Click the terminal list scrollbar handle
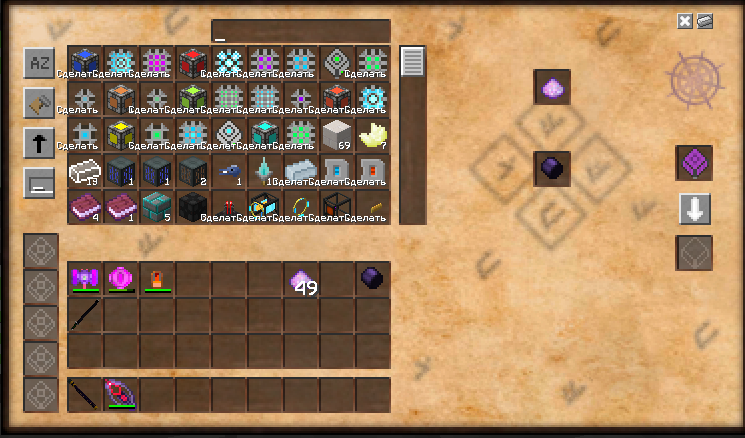The image size is (745, 438). pos(413,62)
